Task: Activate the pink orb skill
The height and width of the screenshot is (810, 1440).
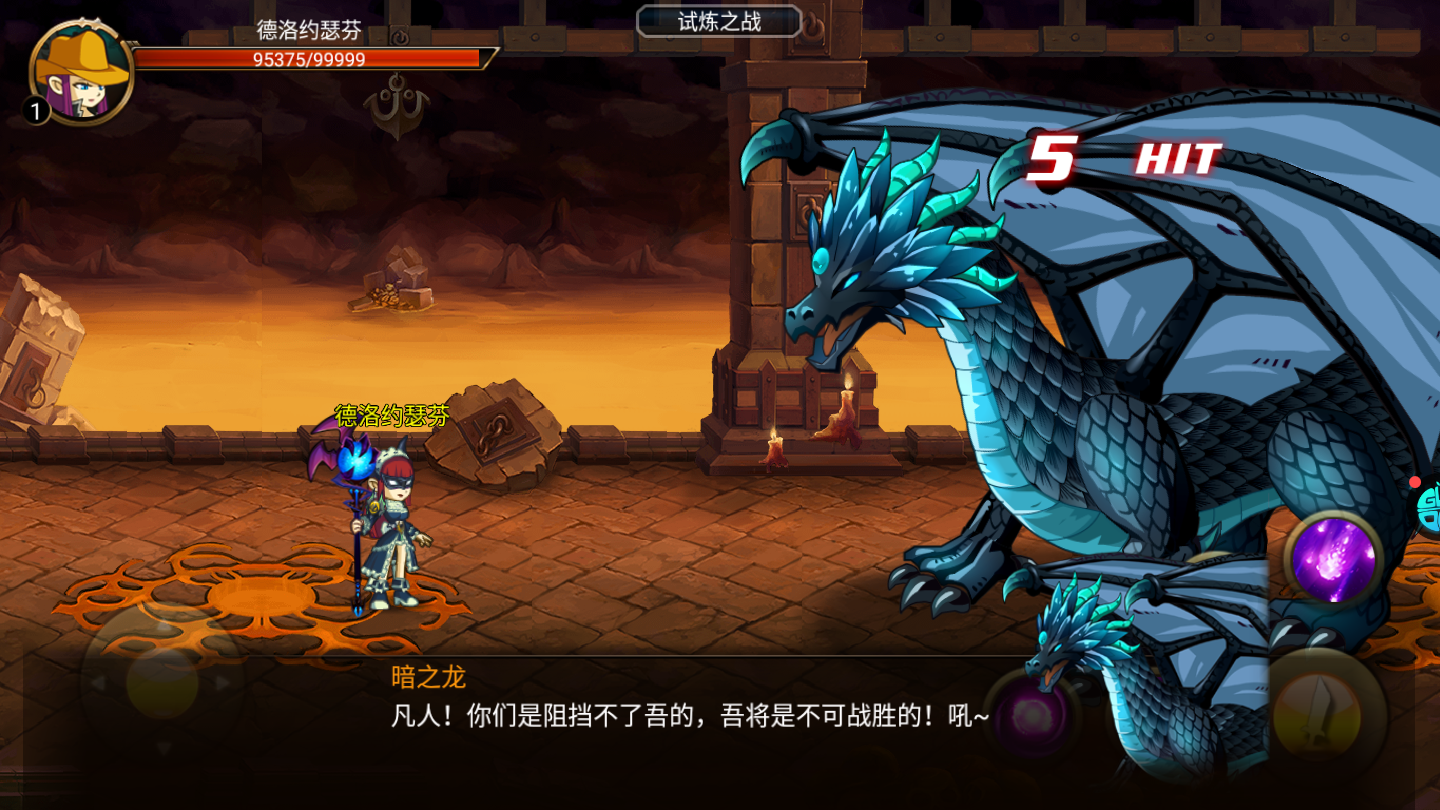Action: (x=1030, y=715)
